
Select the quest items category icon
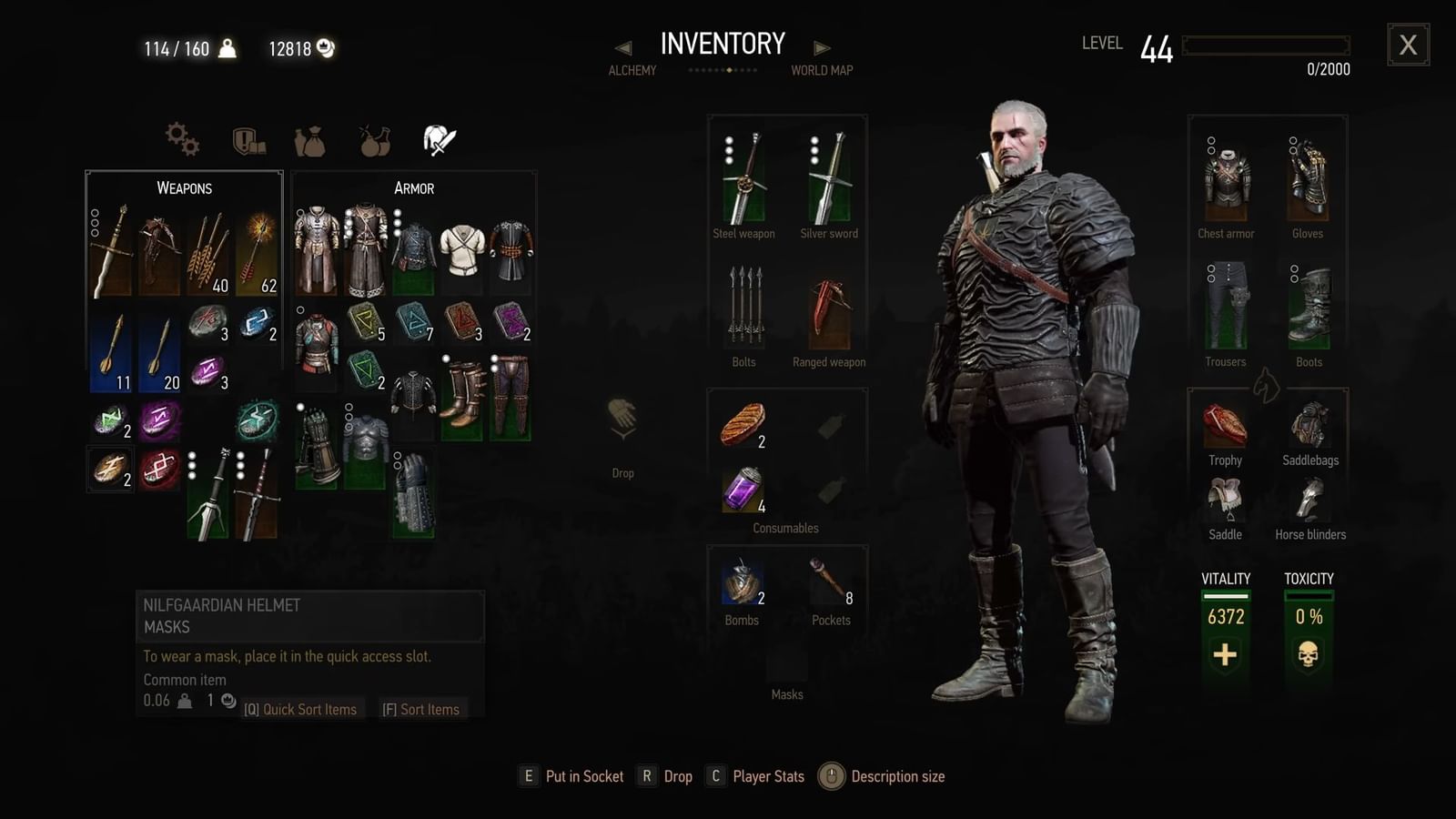[x=250, y=136]
